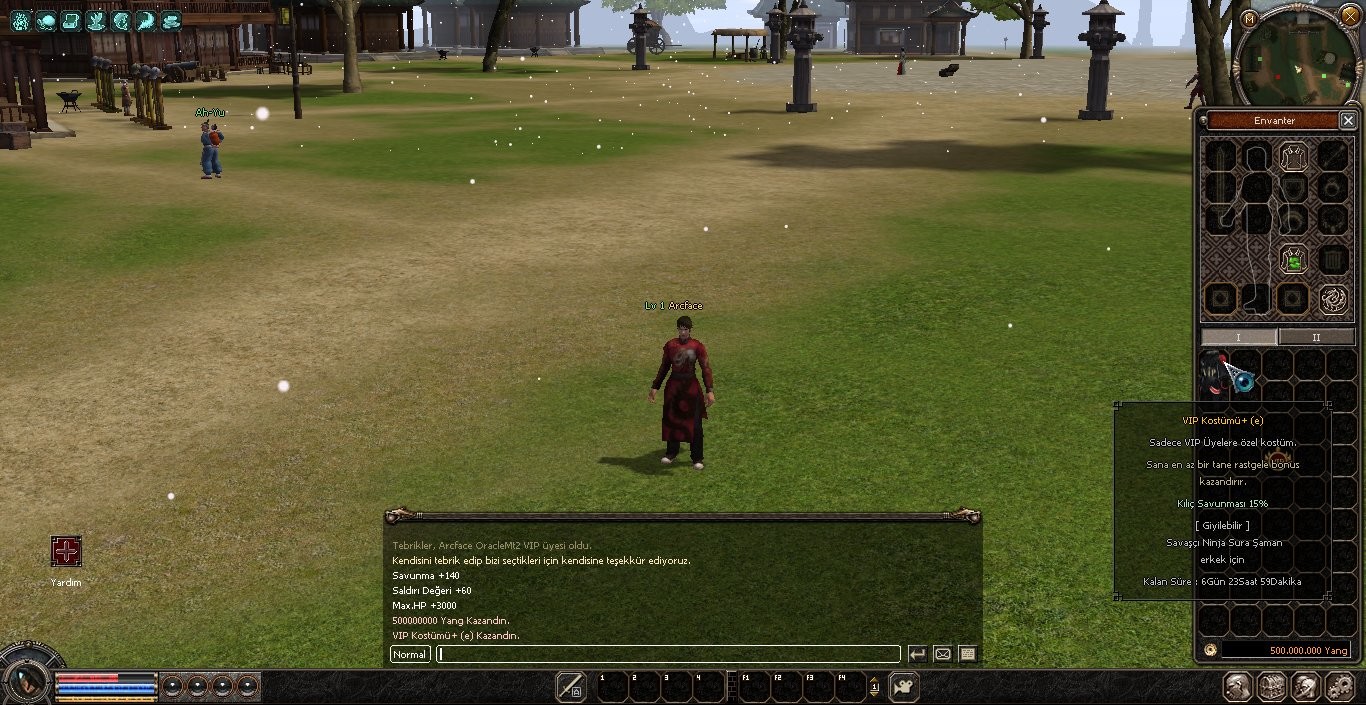Viewport: 1366px width, 705px height.
Task: Open the dragon emblem button in Envanter
Action: click(1332, 298)
